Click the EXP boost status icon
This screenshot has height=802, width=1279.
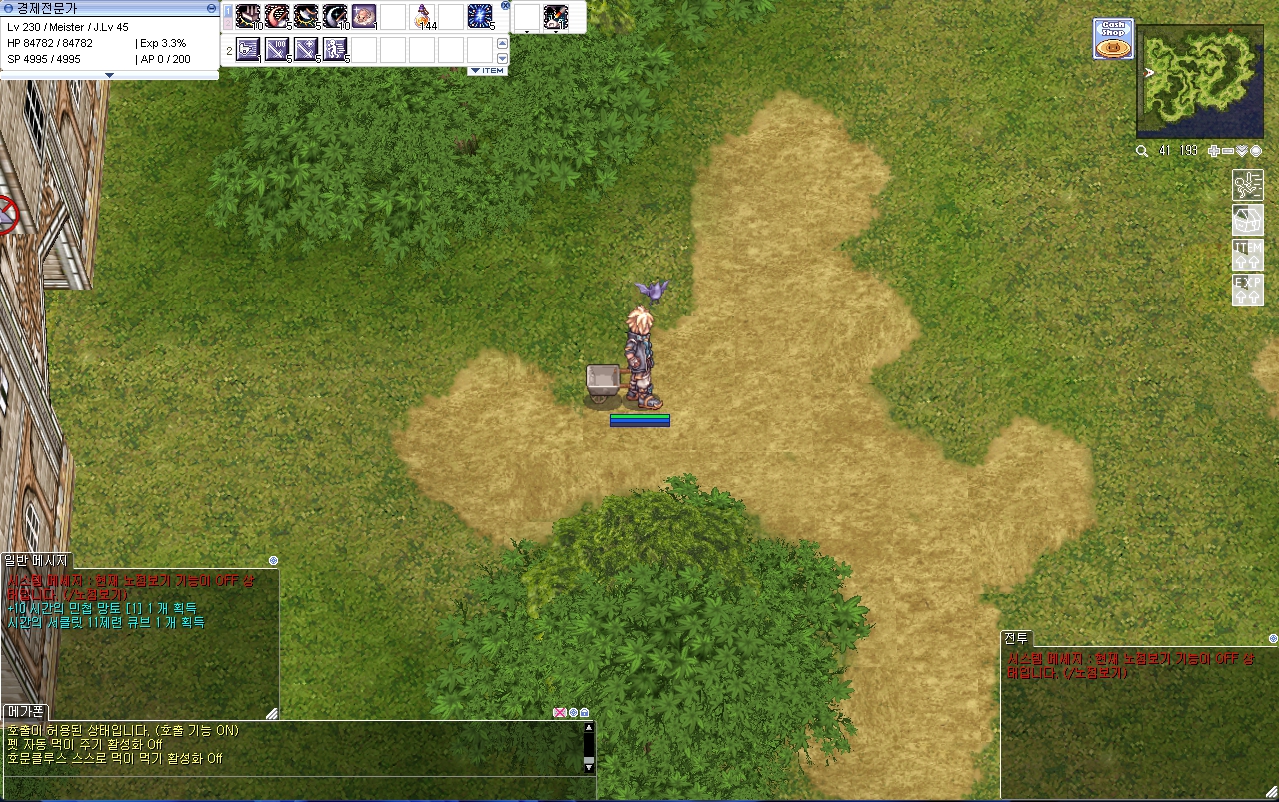tap(1247, 290)
